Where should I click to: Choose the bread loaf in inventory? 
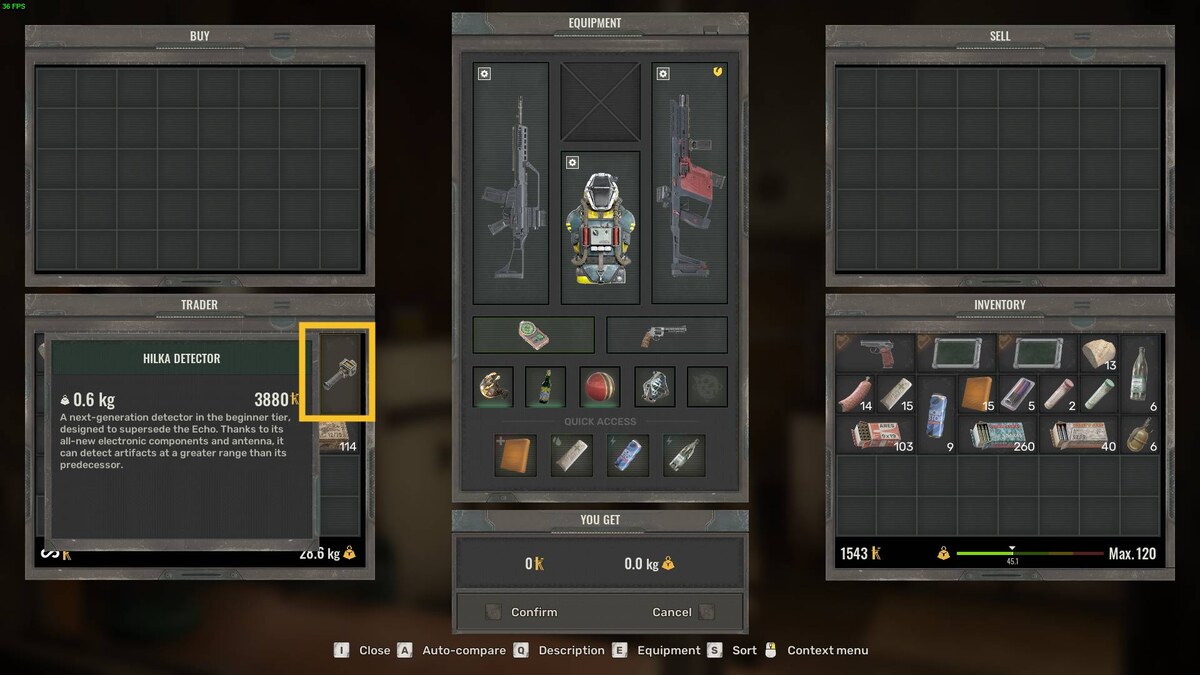tap(1100, 353)
